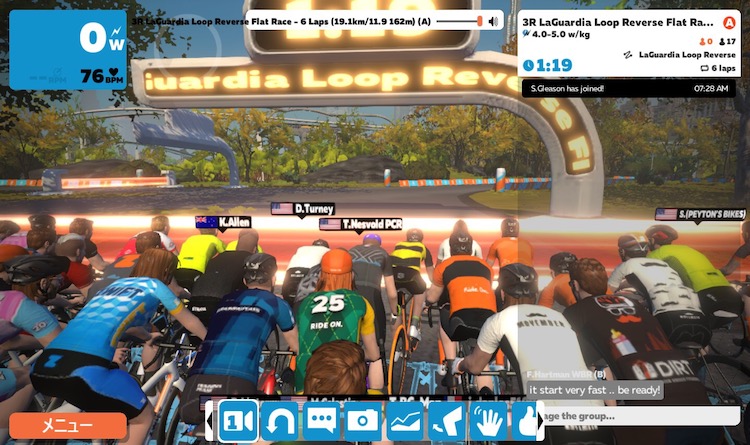The height and width of the screenshot is (445, 750).
Task: Collapse the action bar with the left arrow
Action: point(209,421)
